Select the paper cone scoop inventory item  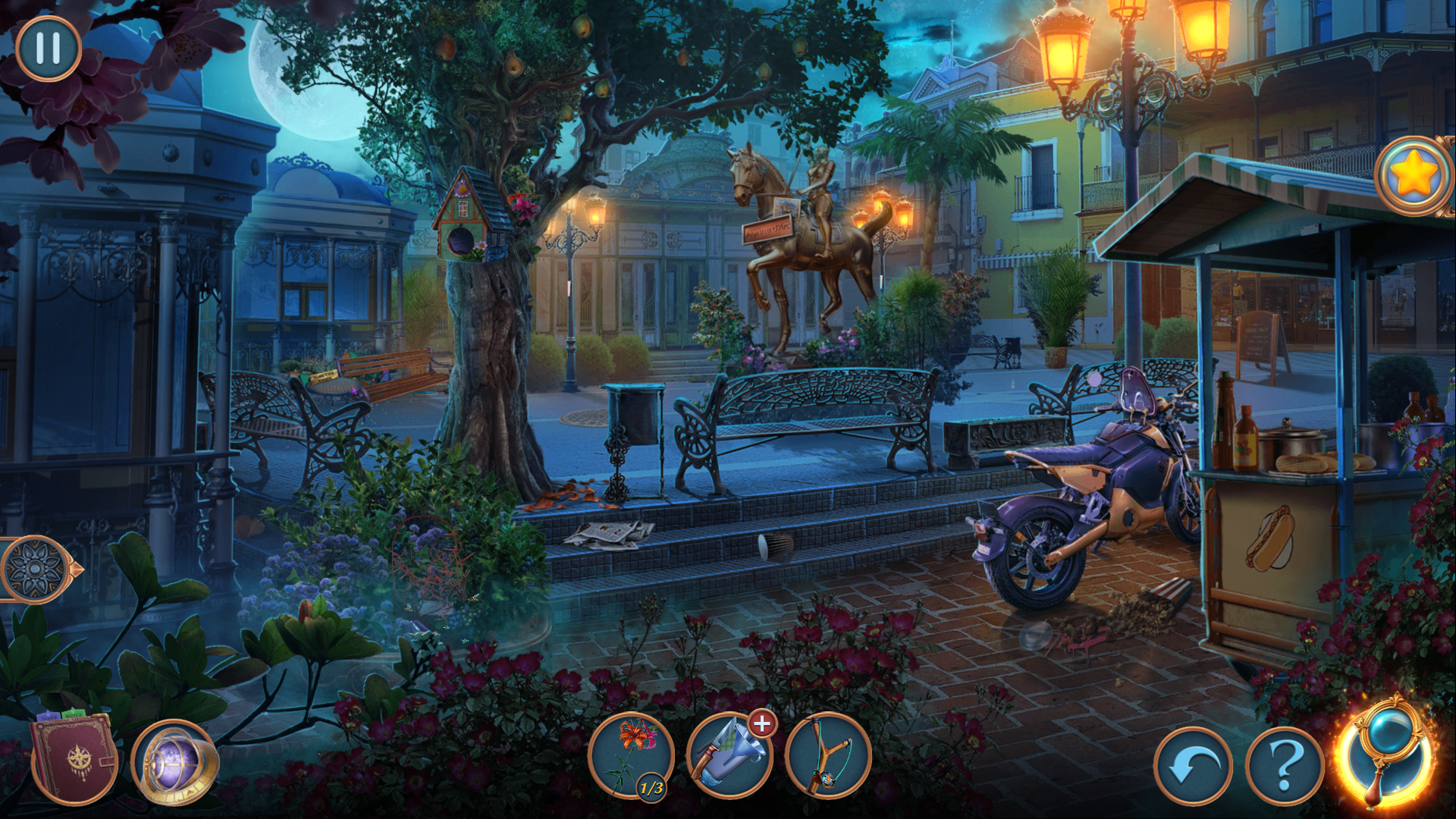coord(726,758)
